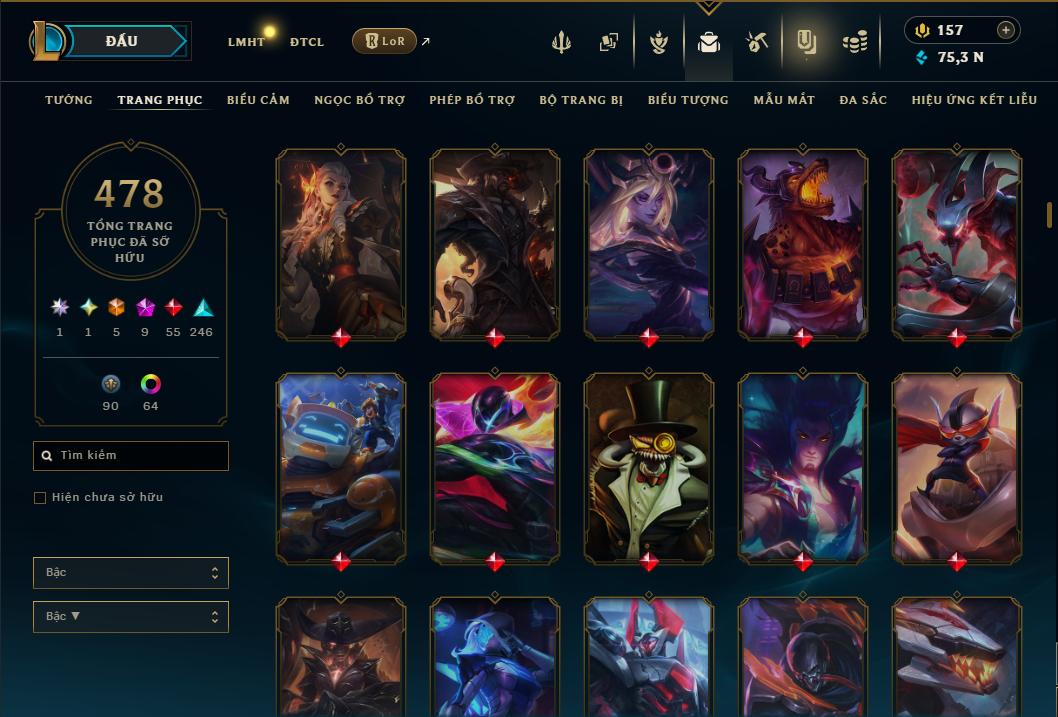This screenshot has height=717, width=1058.
Task: Switch to the ĐA SẮC tab
Action: coord(863,100)
